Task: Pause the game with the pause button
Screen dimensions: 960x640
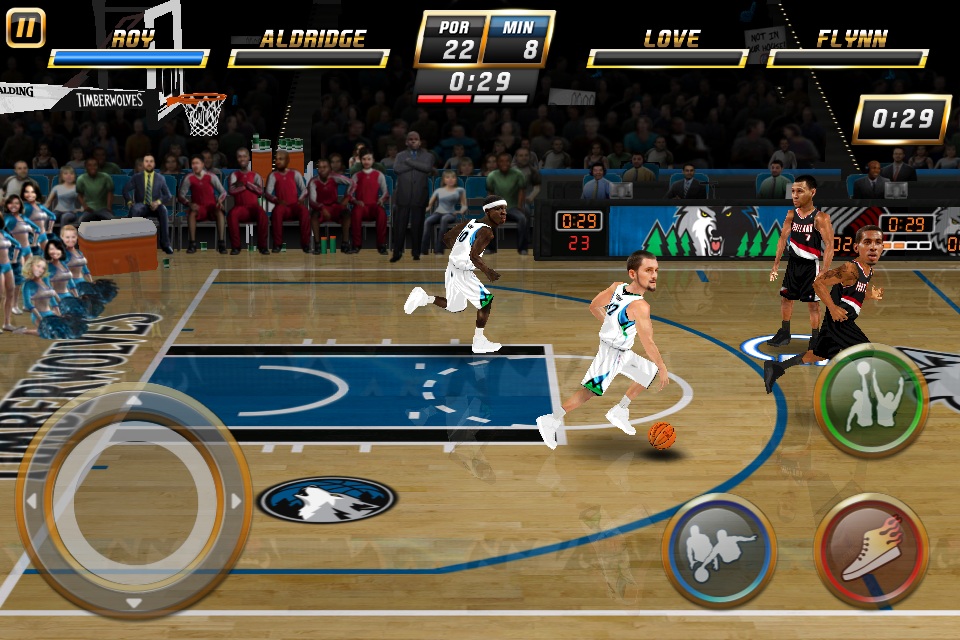Action: point(26,27)
